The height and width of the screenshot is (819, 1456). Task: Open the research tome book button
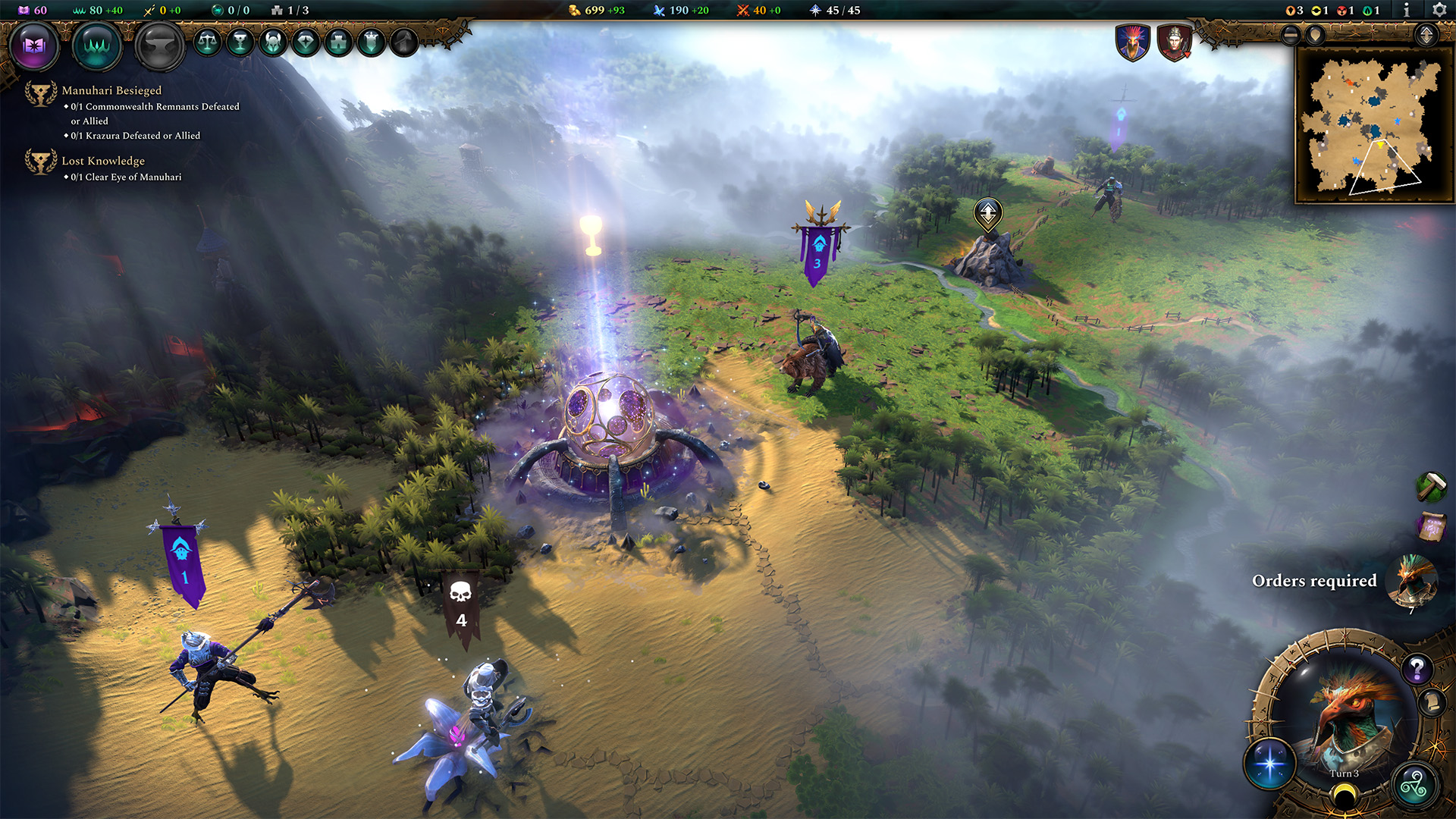pos(34,45)
